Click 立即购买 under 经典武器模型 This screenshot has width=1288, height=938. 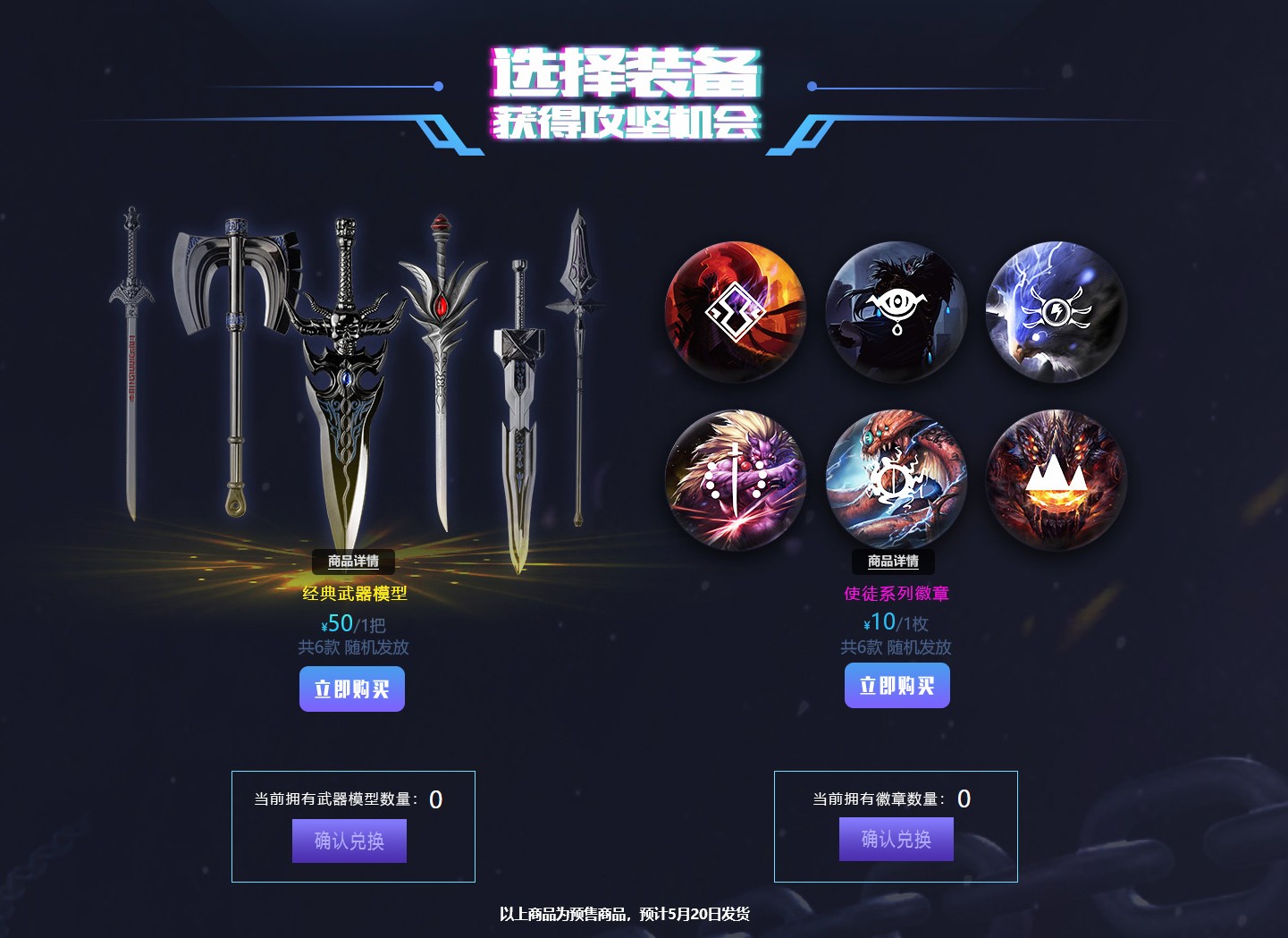(x=352, y=689)
